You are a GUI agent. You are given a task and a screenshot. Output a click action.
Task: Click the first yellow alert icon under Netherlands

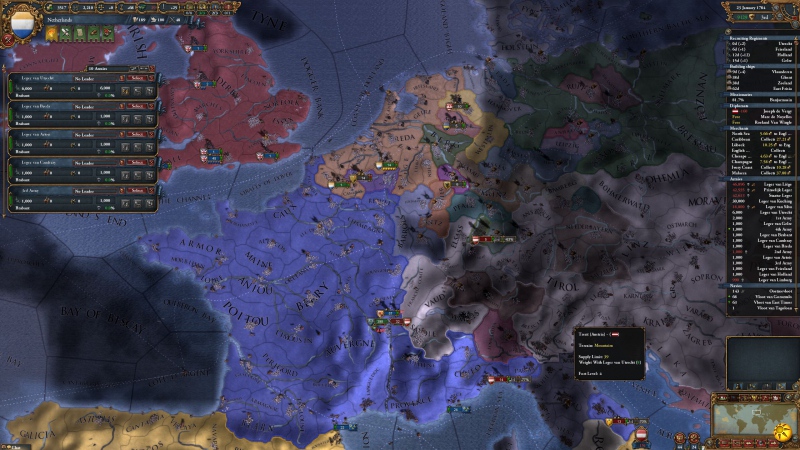51,33
